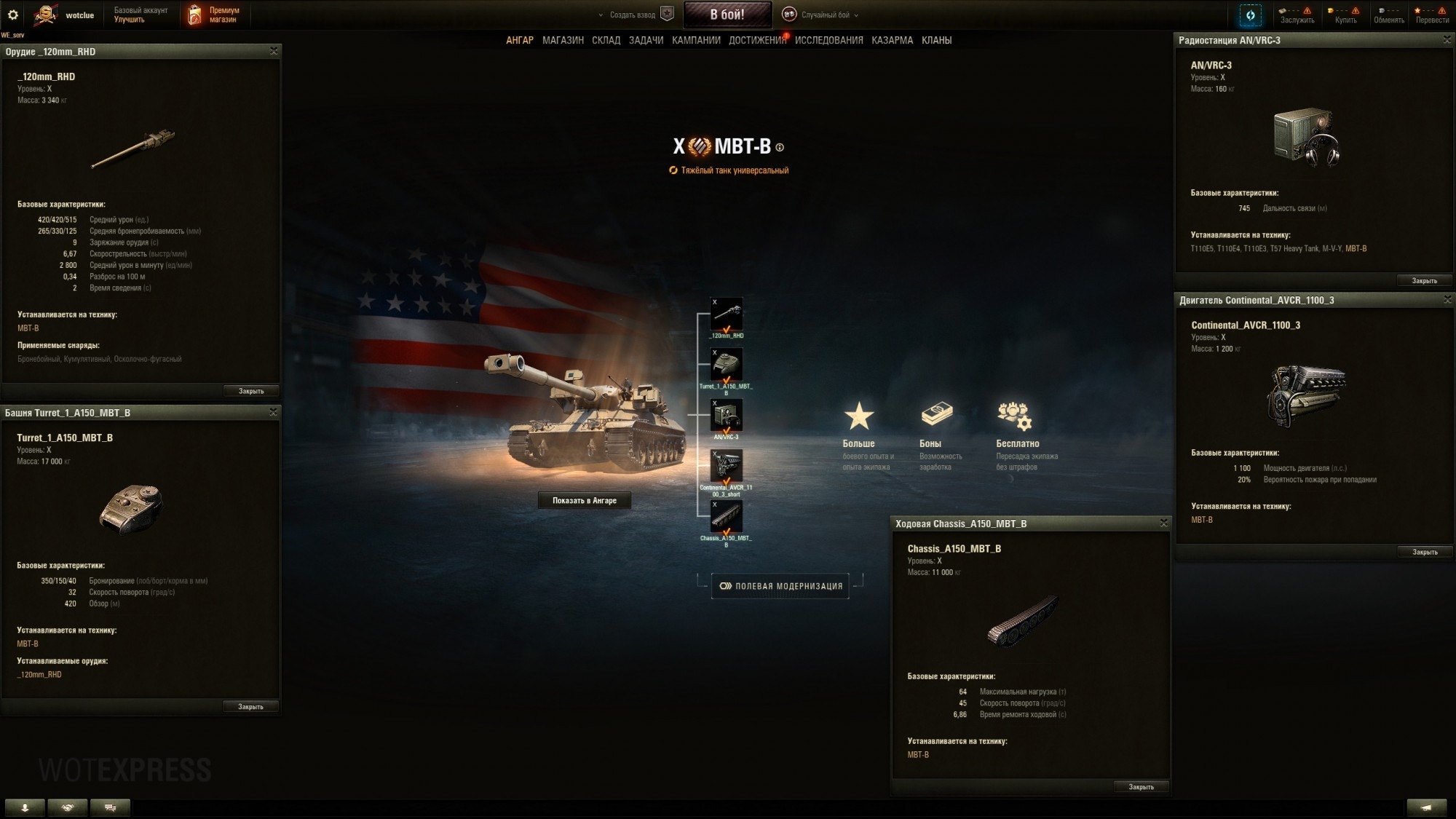The image size is (1456, 819).
Task: Expand the Создать взвод dropdown
Action: click(628, 14)
